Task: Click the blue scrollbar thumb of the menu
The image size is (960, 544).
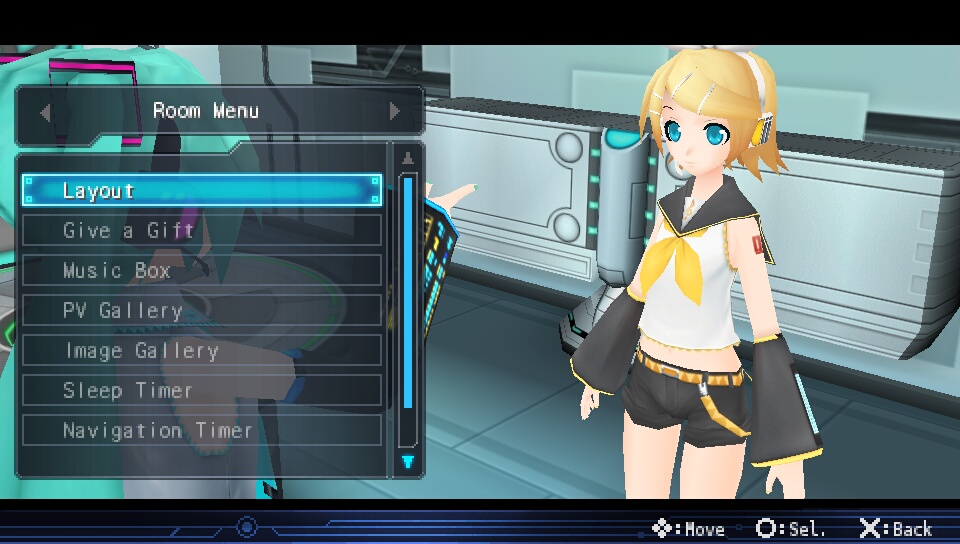Action: 407,292
